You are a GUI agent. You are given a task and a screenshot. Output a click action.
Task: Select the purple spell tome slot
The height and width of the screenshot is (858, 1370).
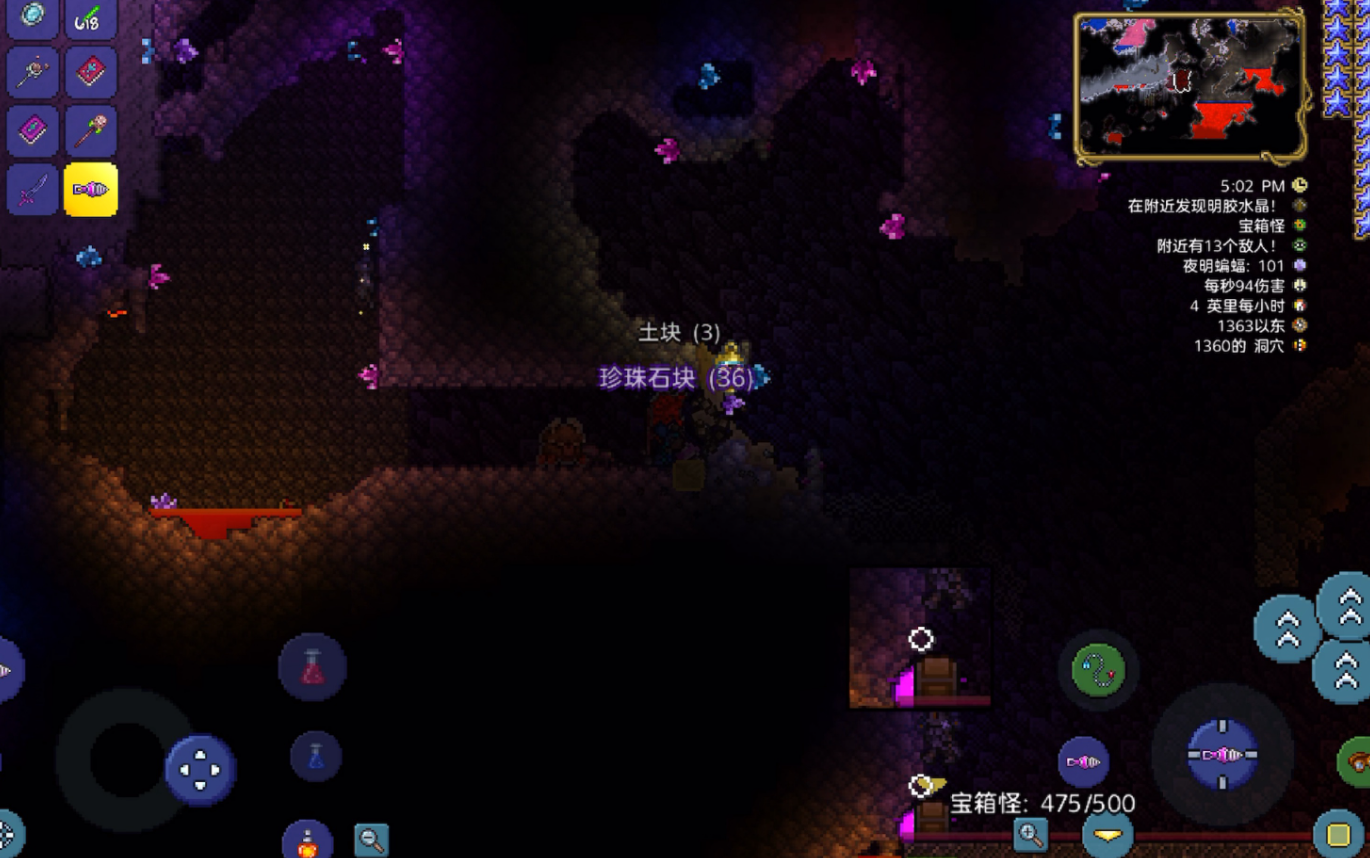[33, 131]
